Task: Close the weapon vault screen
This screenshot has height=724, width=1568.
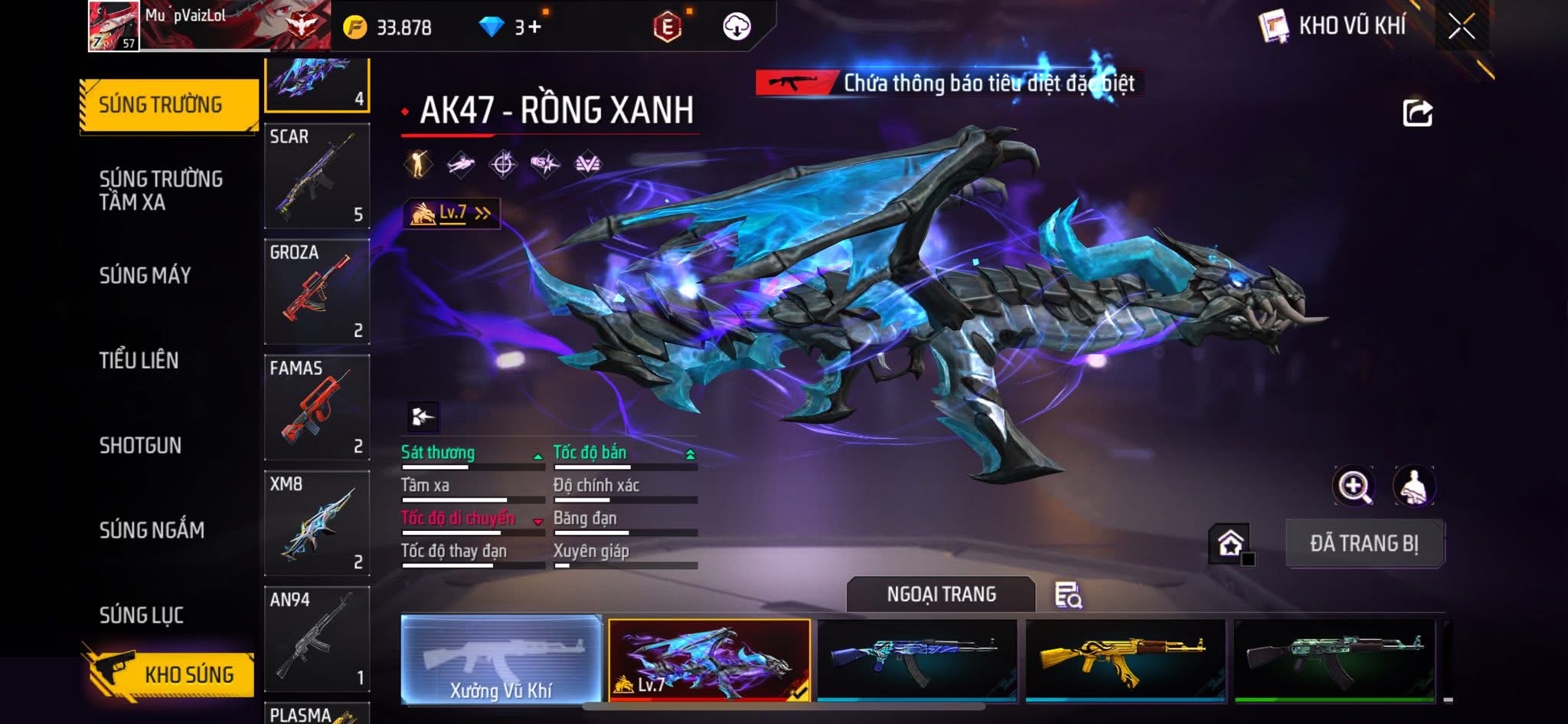Action: point(1461,27)
